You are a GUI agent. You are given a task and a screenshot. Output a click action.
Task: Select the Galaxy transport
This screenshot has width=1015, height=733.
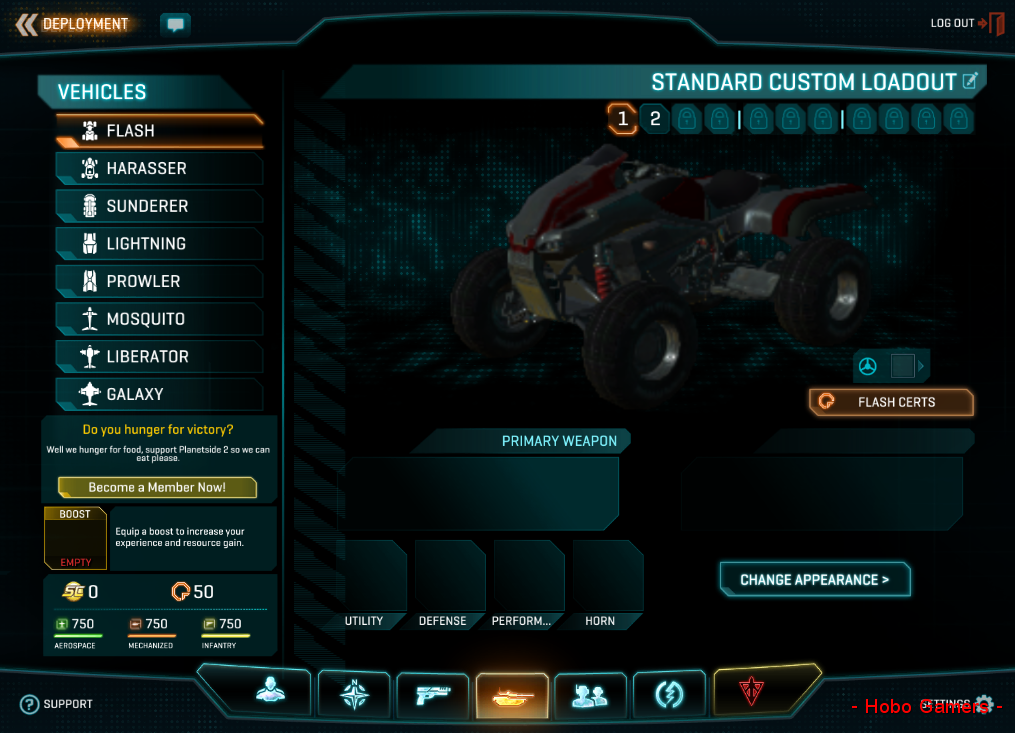160,394
